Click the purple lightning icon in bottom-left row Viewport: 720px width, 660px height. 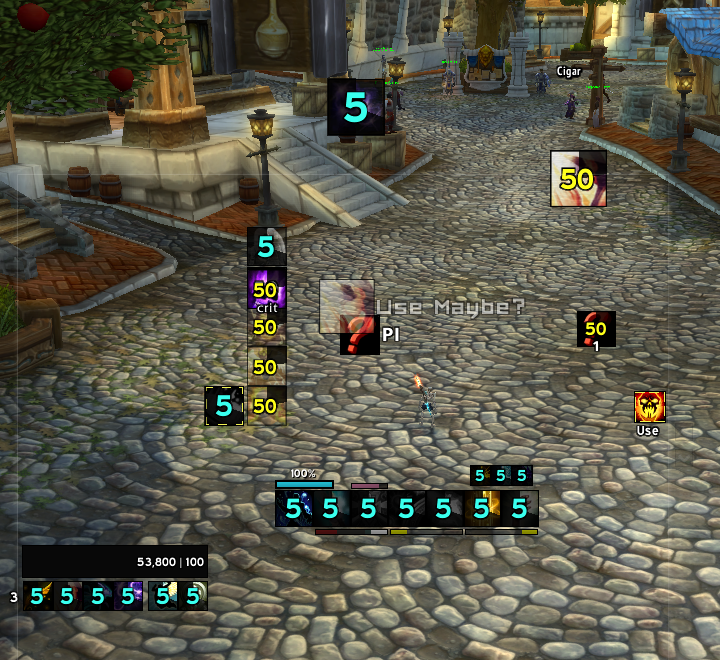(x=128, y=597)
